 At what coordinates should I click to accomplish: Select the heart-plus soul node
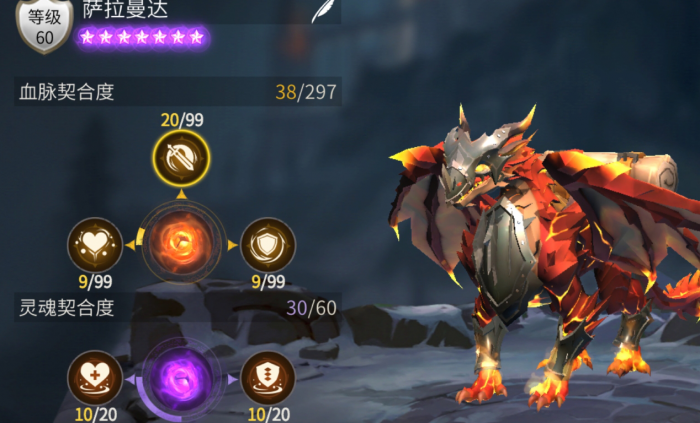click(x=95, y=379)
